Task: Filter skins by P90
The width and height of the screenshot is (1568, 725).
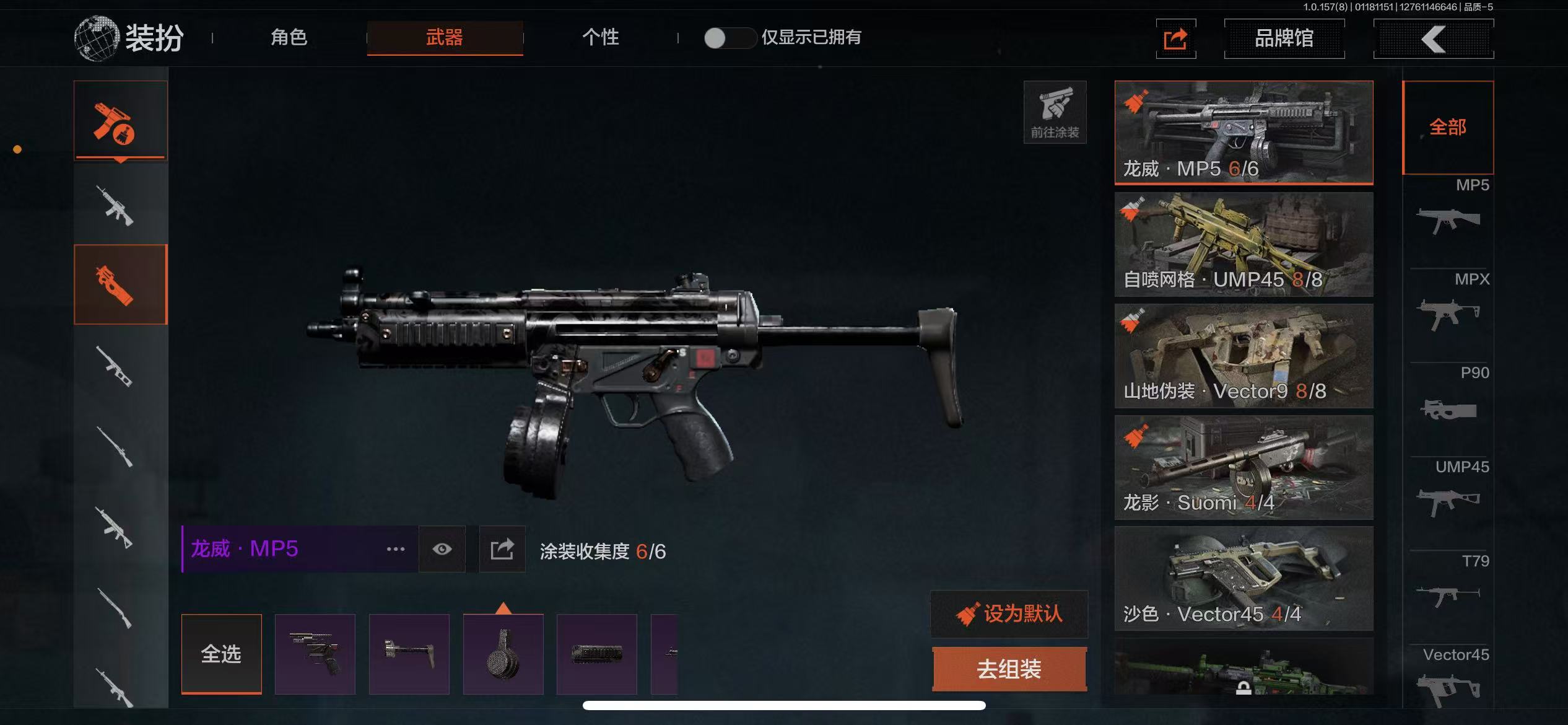Action: click(x=1448, y=398)
